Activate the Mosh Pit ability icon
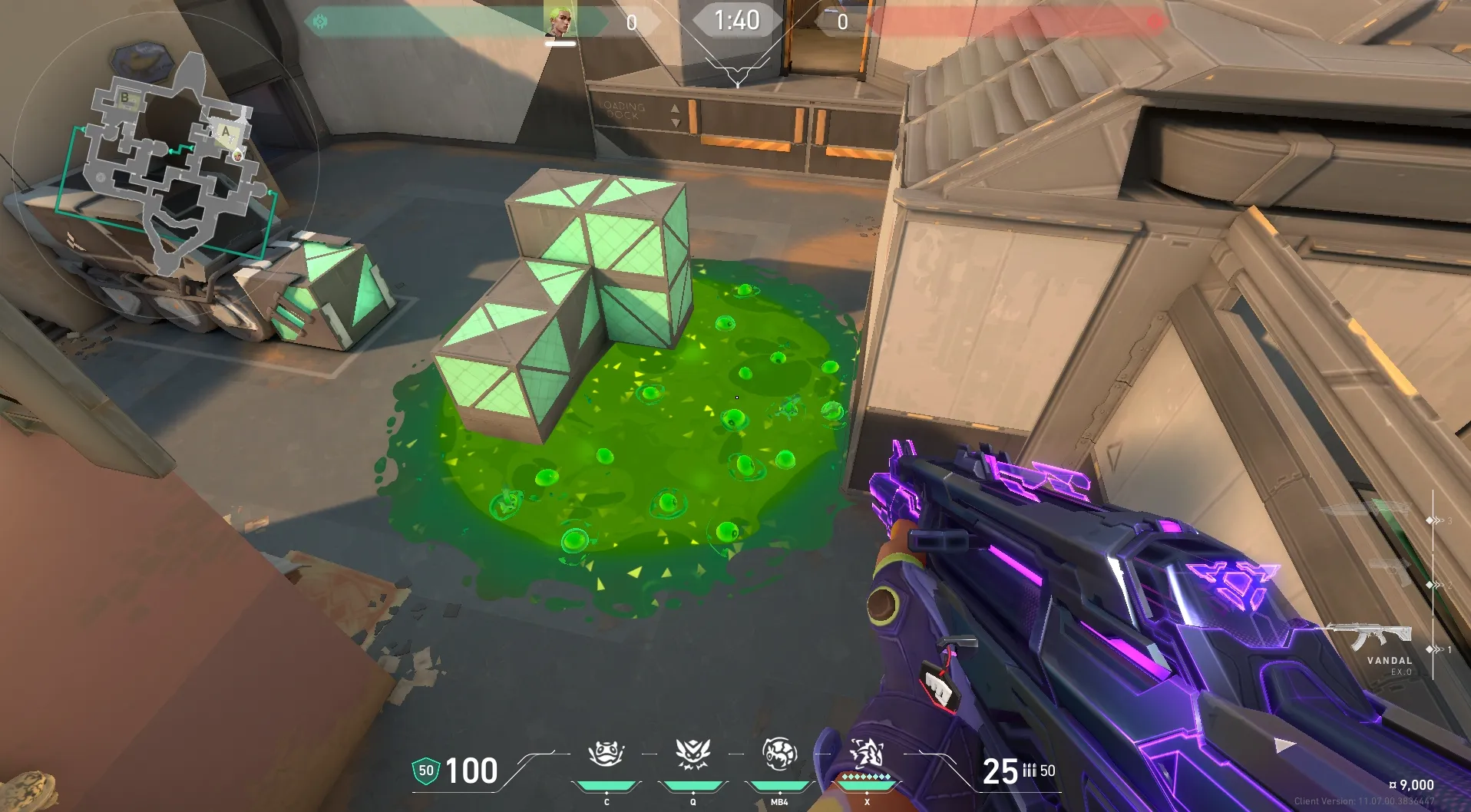Image resolution: width=1471 pixels, height=812 pixels. pos(607,754)
